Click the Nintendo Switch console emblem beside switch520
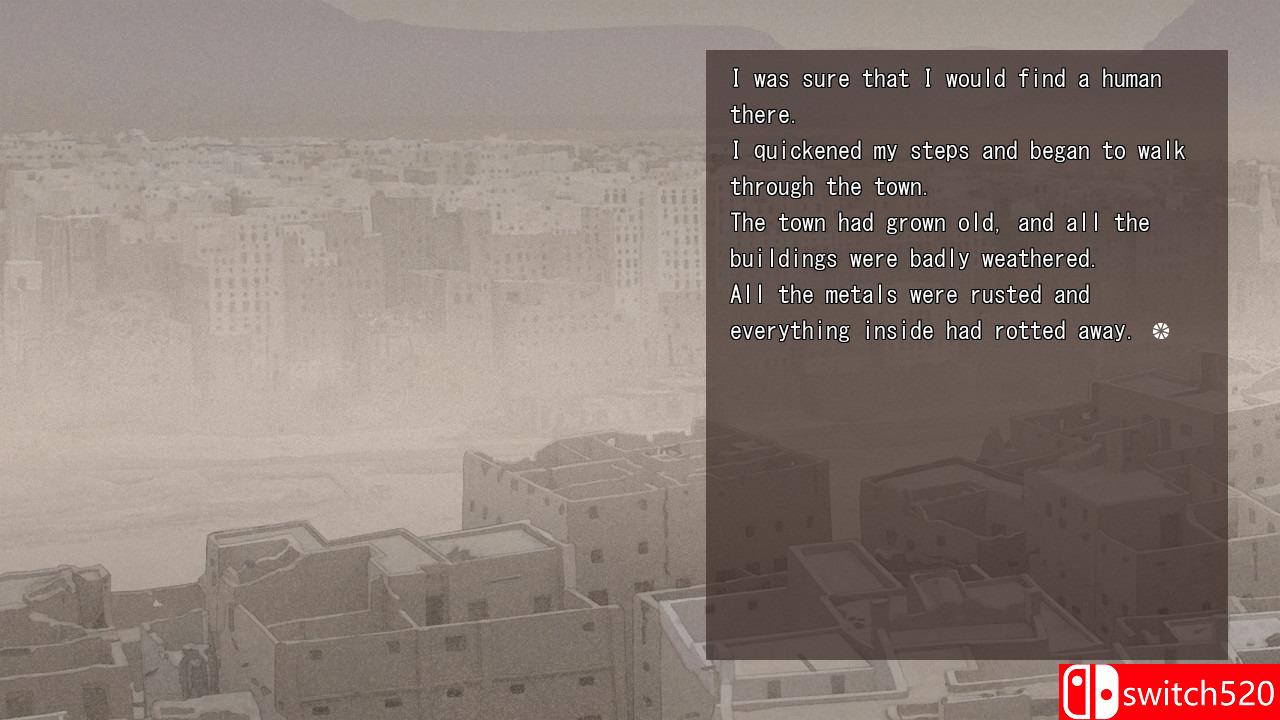Screen dimensions: 1280x720 [1090, 692]
